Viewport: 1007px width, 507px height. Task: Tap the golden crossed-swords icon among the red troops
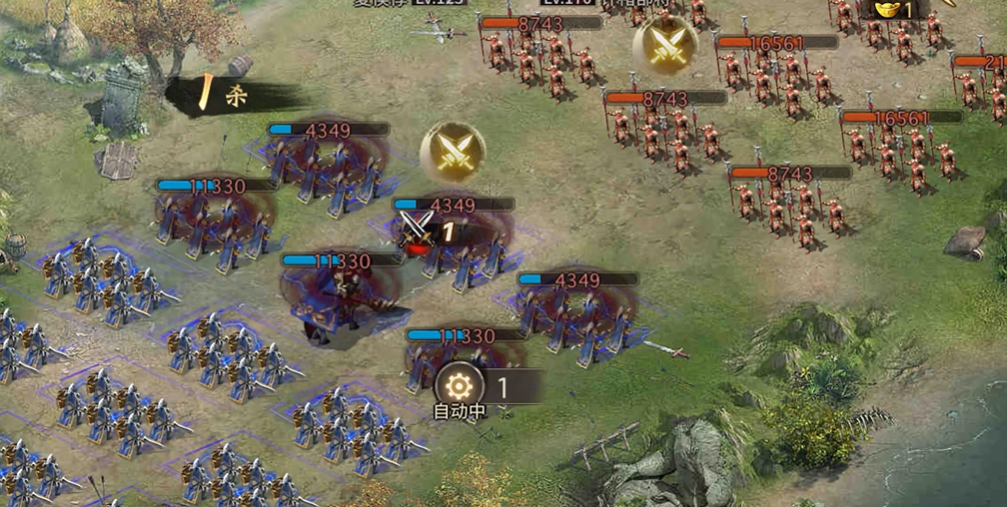(665, 44)
